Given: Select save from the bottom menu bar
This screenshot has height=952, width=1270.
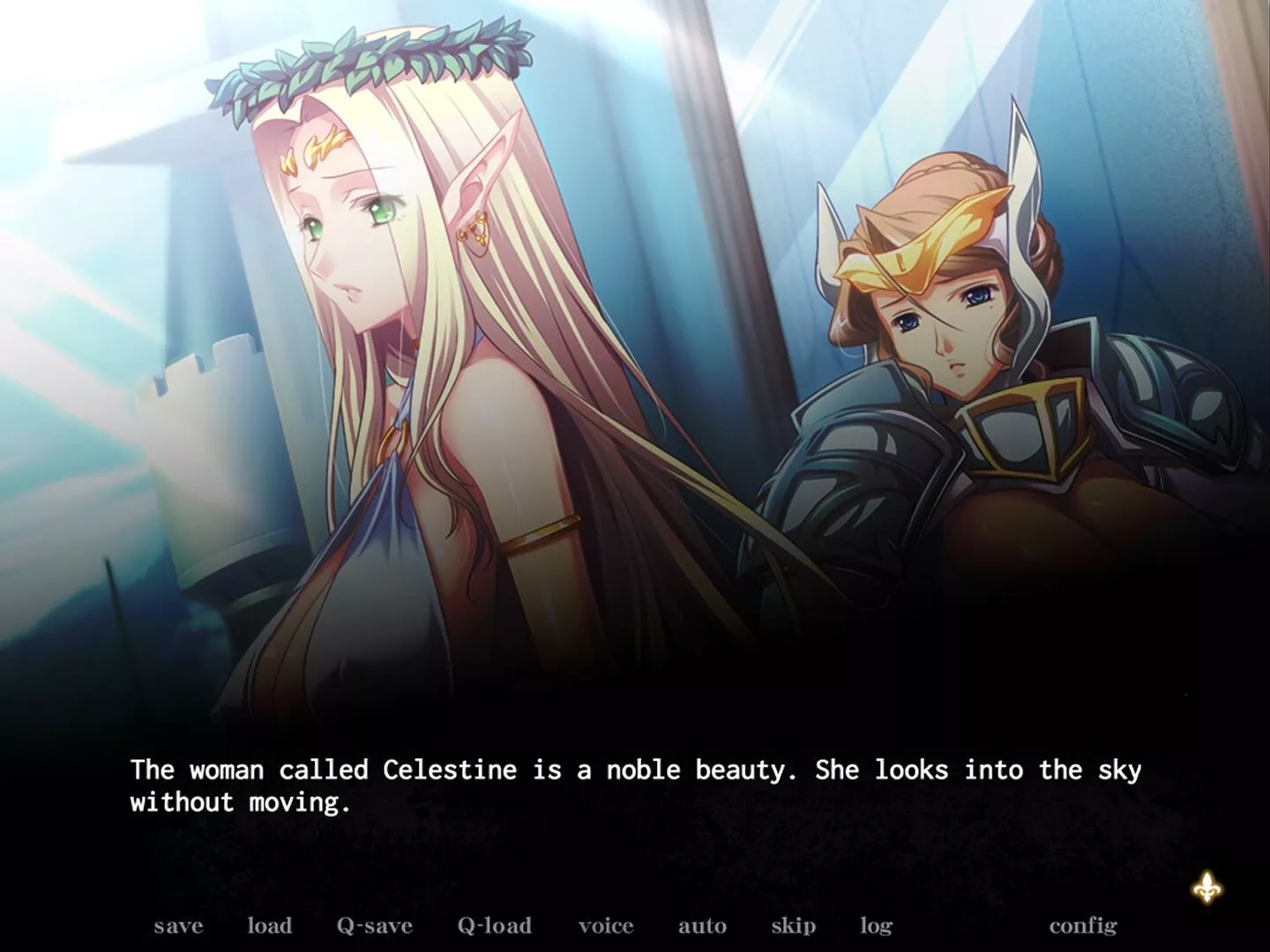Looking at the screenshot, I should coord(177,926).
